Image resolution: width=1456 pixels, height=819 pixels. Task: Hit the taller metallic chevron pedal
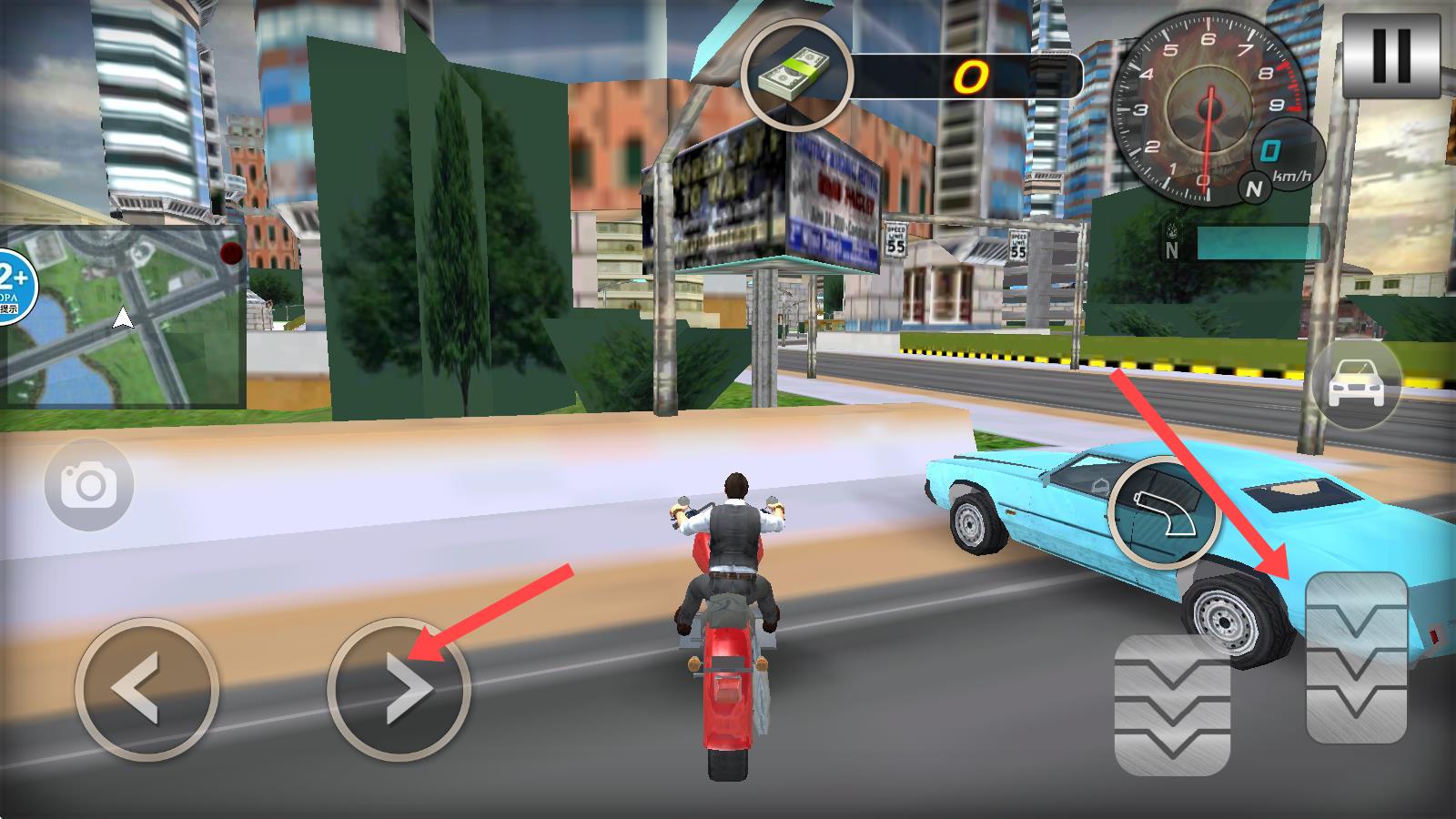pos(1356,657)
